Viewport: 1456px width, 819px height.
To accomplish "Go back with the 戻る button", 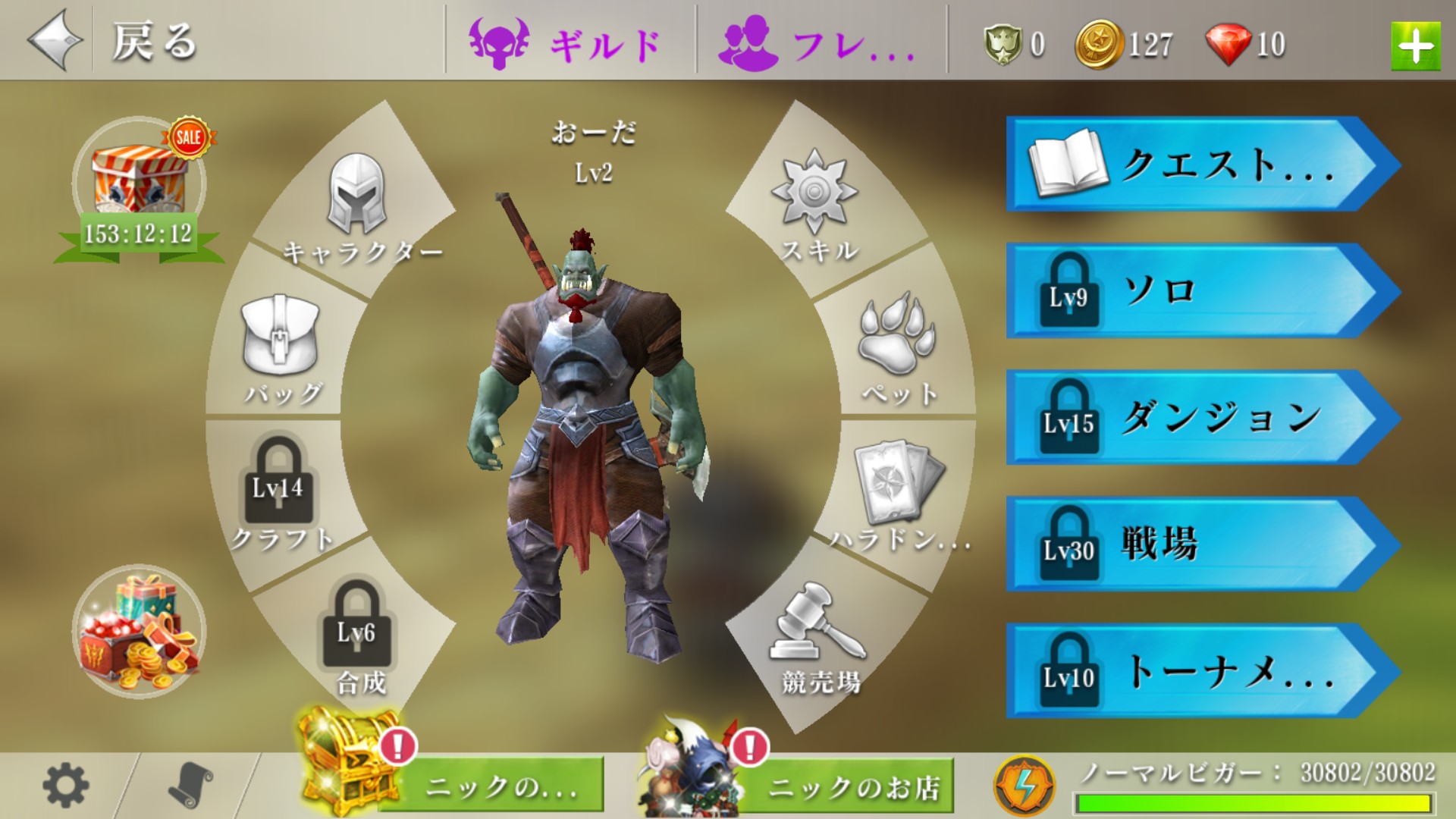I will 114,41.
